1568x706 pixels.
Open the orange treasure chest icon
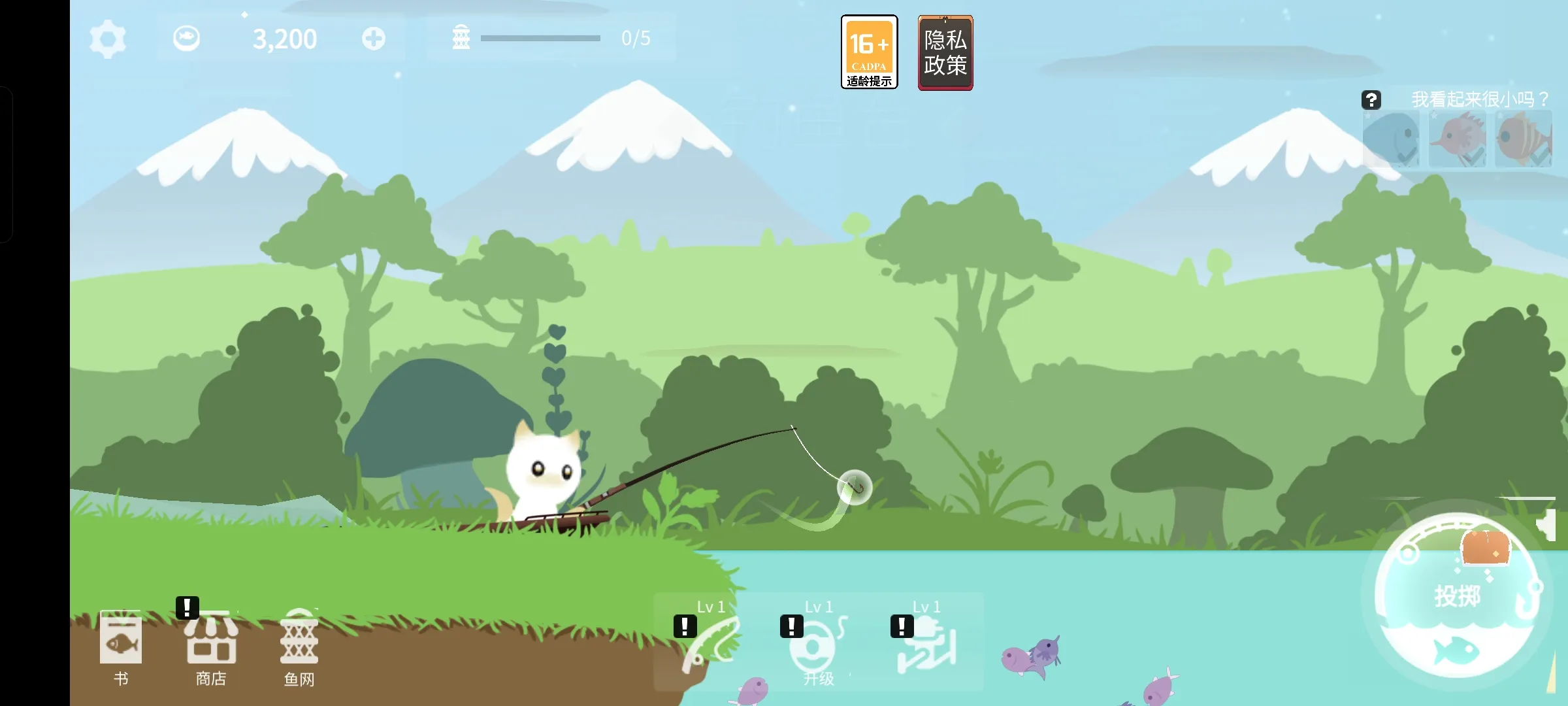[1485, 547]
